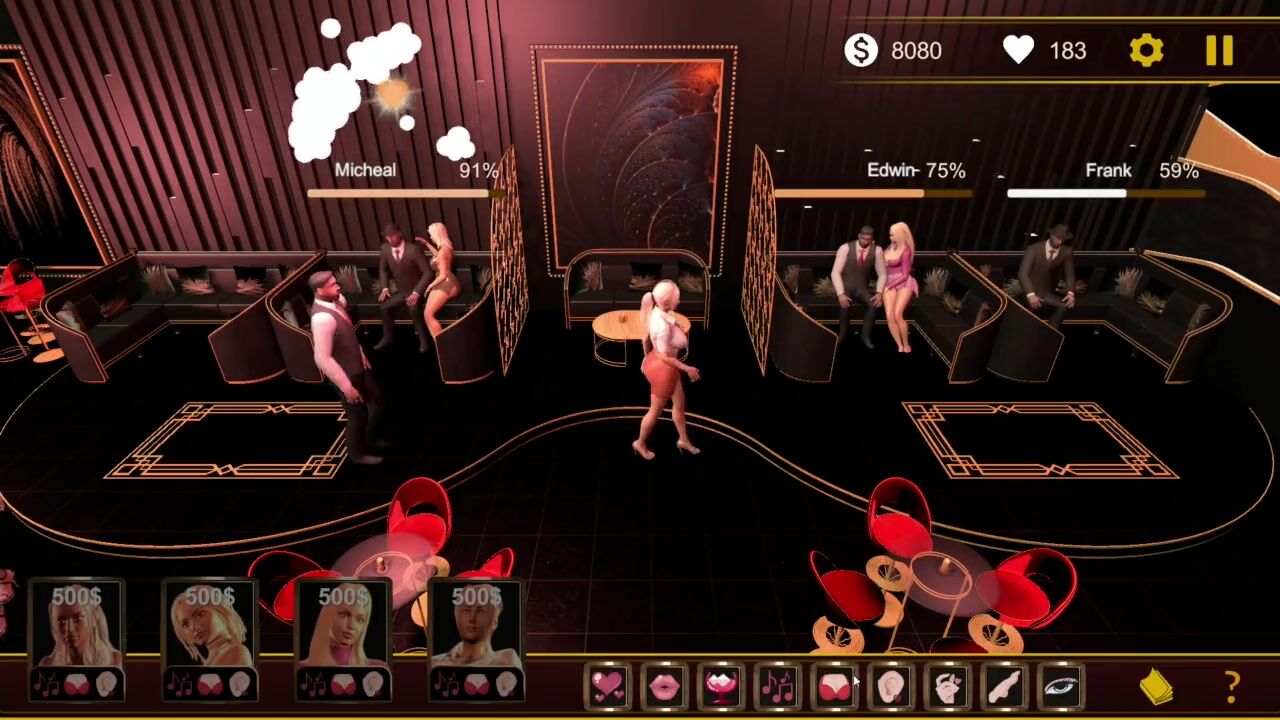This screenshot has height=720, width=1280.
Task: Open the yellow book journal
Action: (x=1157, y=686)
